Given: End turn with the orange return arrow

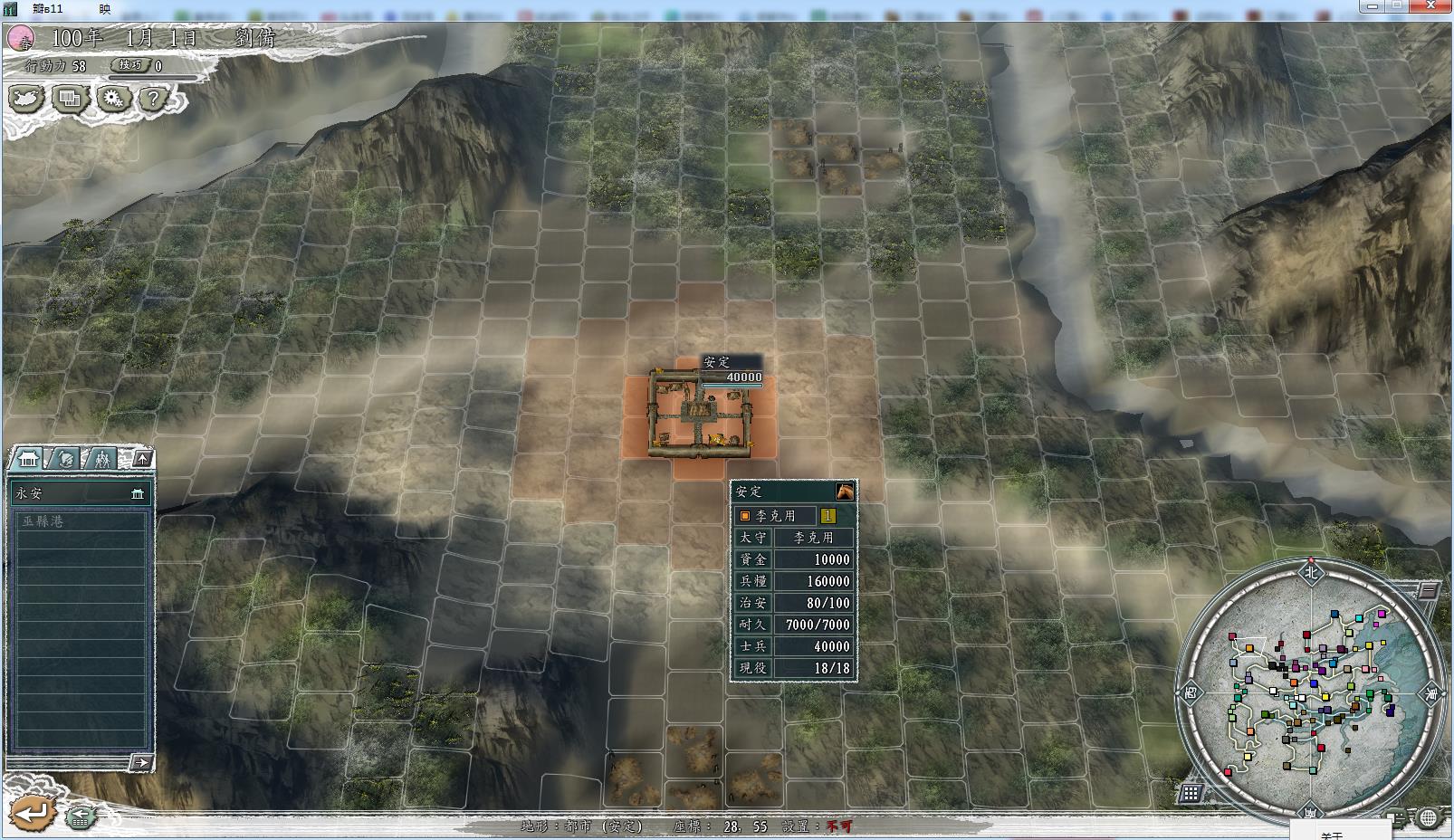Looking at the screenshot, I should 33,813.
